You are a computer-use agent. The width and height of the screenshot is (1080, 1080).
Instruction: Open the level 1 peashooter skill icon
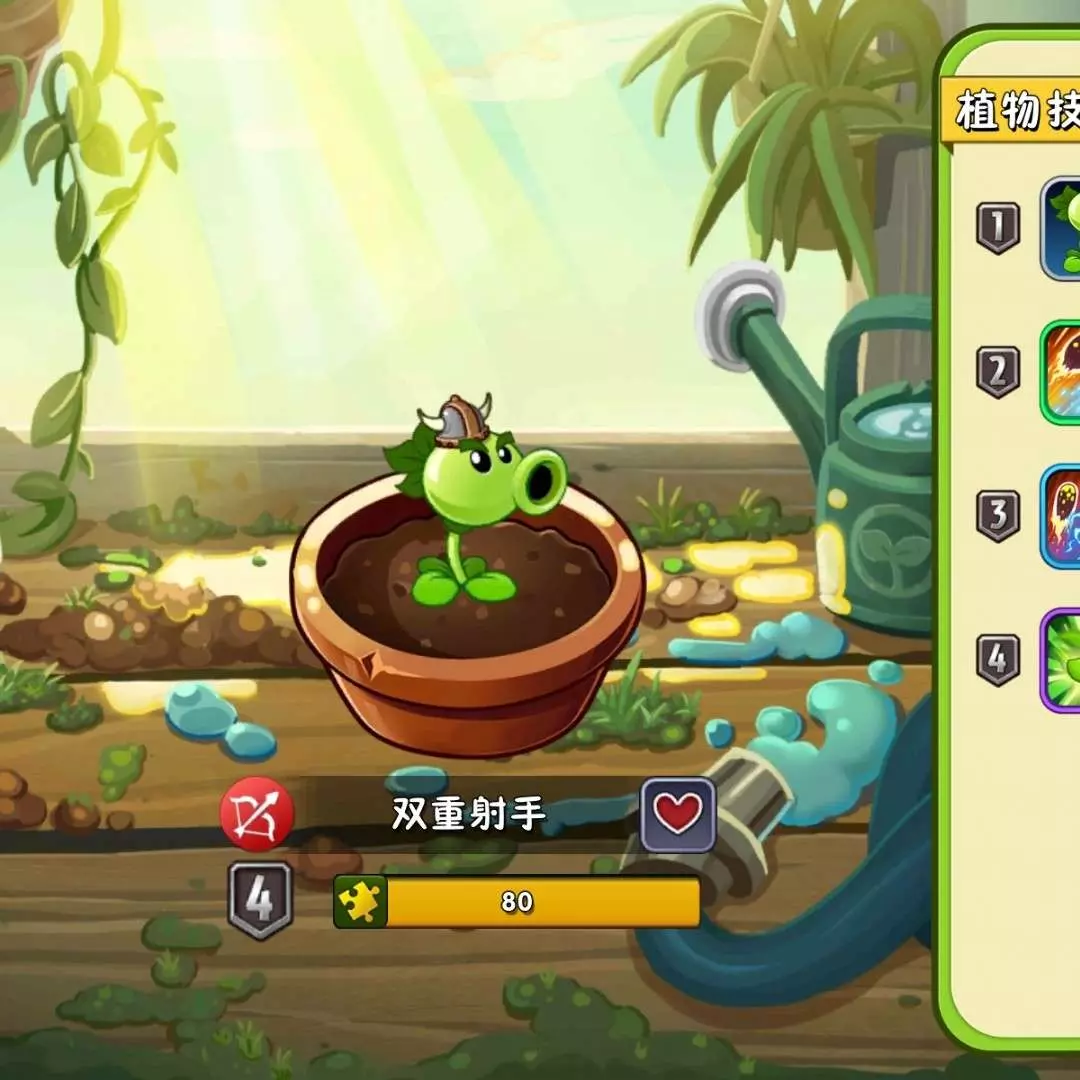coord(1062,228)
